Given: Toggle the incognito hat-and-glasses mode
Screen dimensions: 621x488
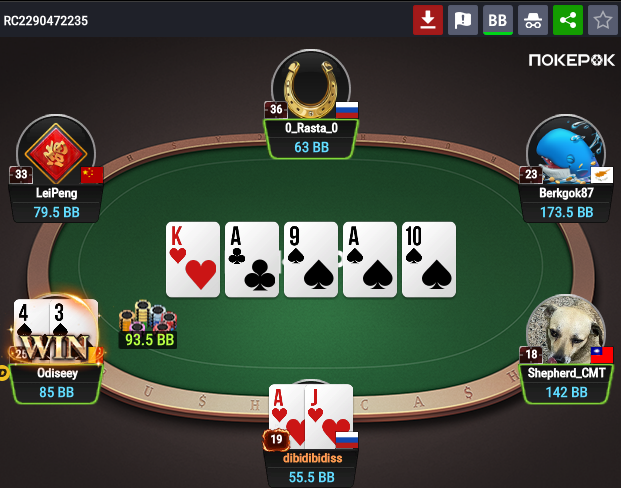Looking at the screenshot, I should (532, 19).
